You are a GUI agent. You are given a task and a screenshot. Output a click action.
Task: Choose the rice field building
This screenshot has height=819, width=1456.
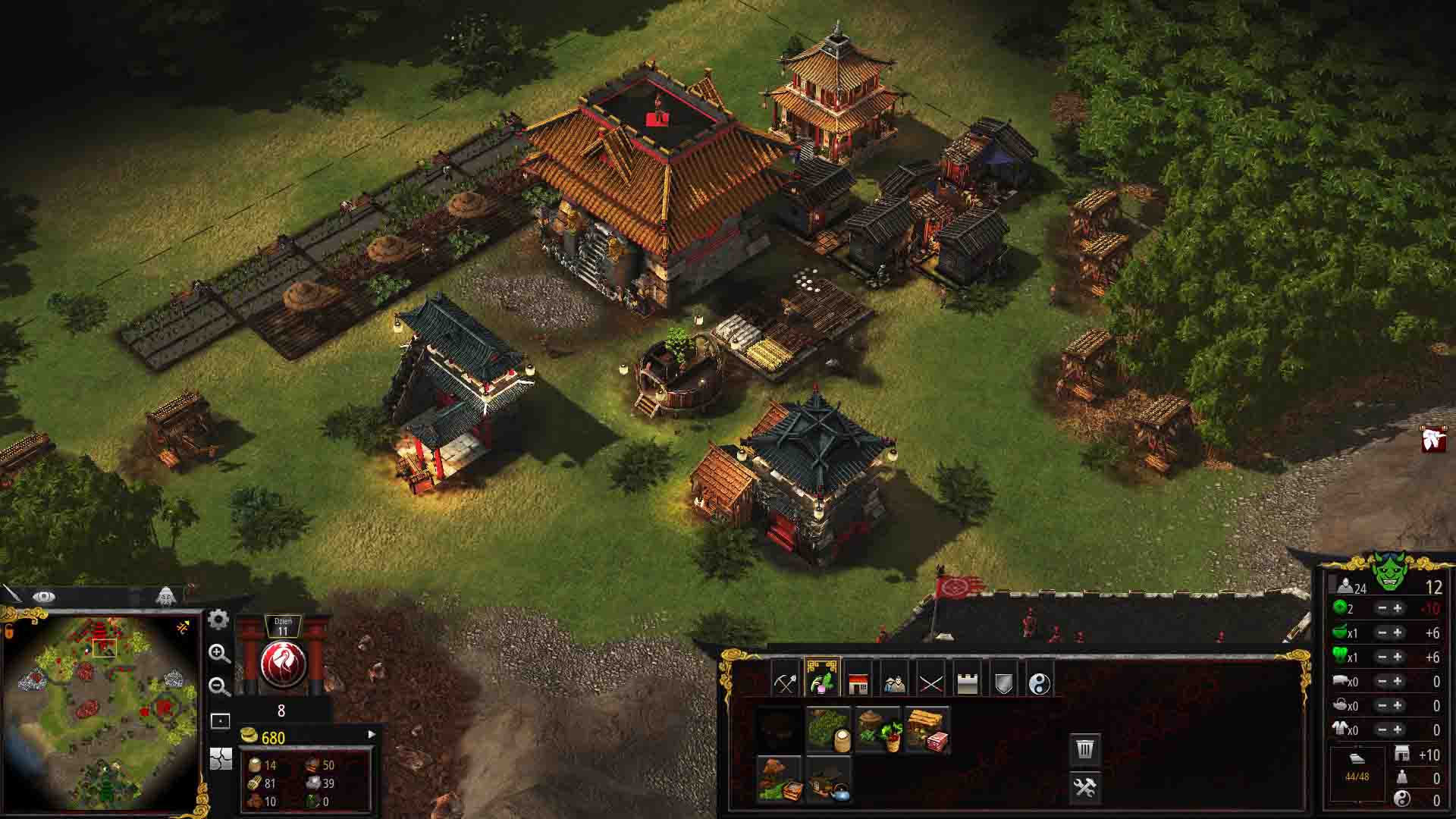click(x=829, y=730)
